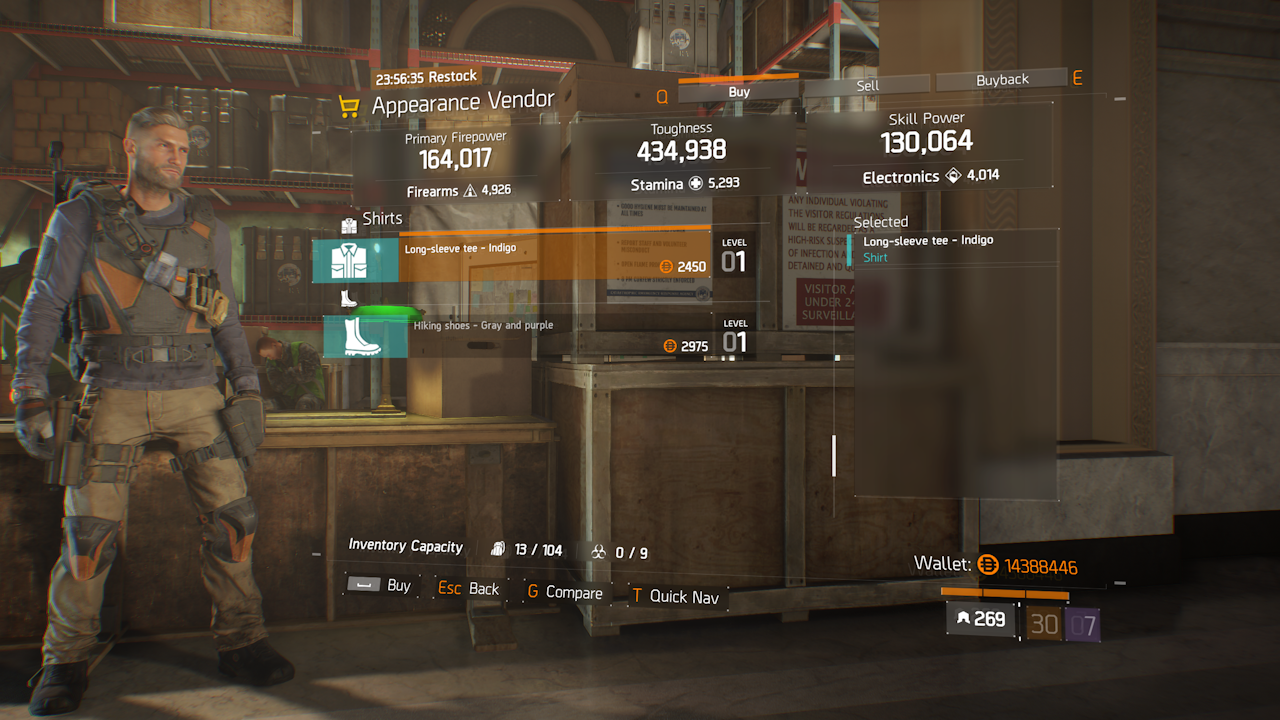Compare the selected item
The height and width of the screenshot is (720, 1280).
point(565,592)
